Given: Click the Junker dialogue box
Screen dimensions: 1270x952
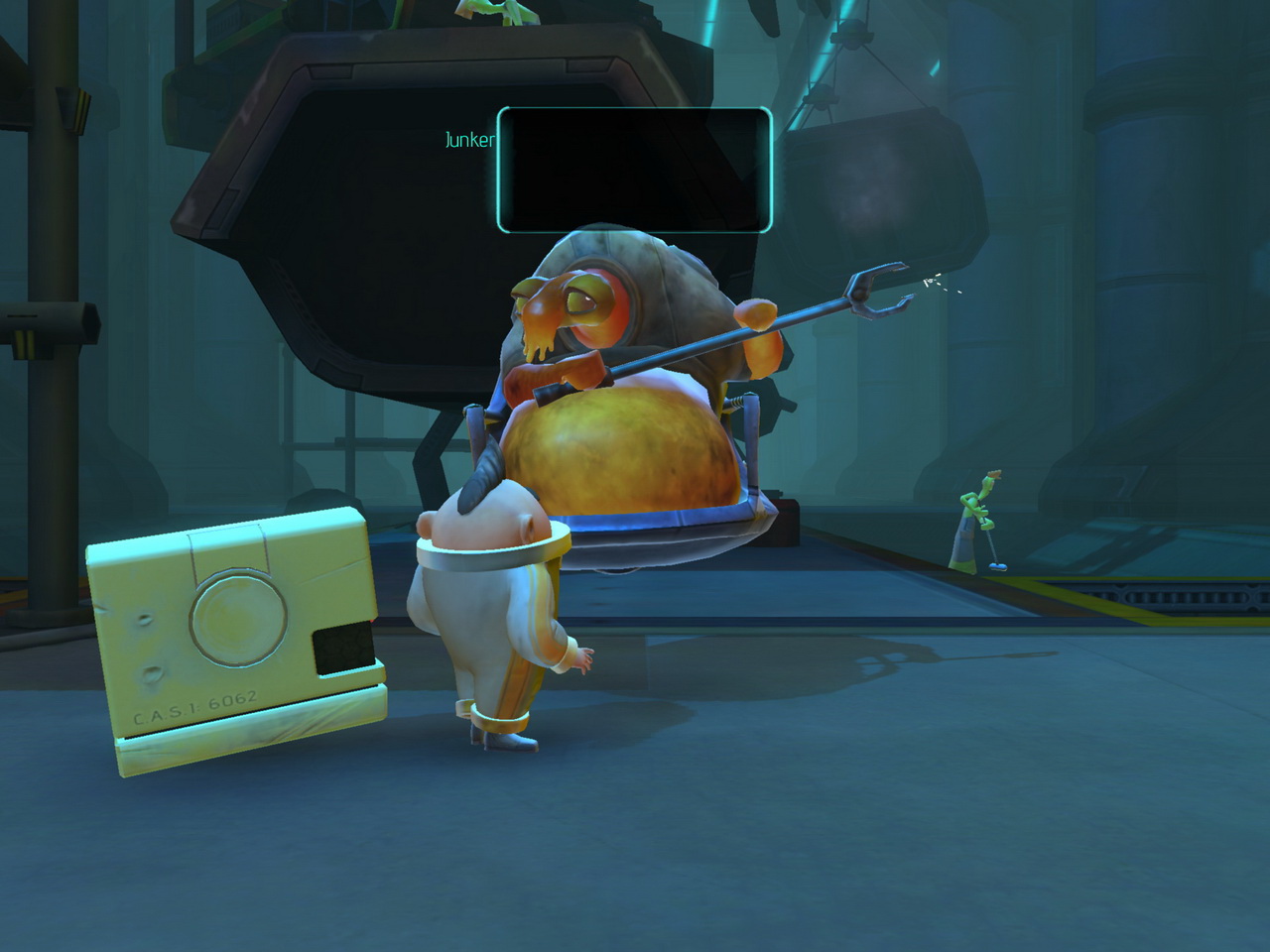Looking at the screenshot, I should pyautogui.click(x=634, y=170).
